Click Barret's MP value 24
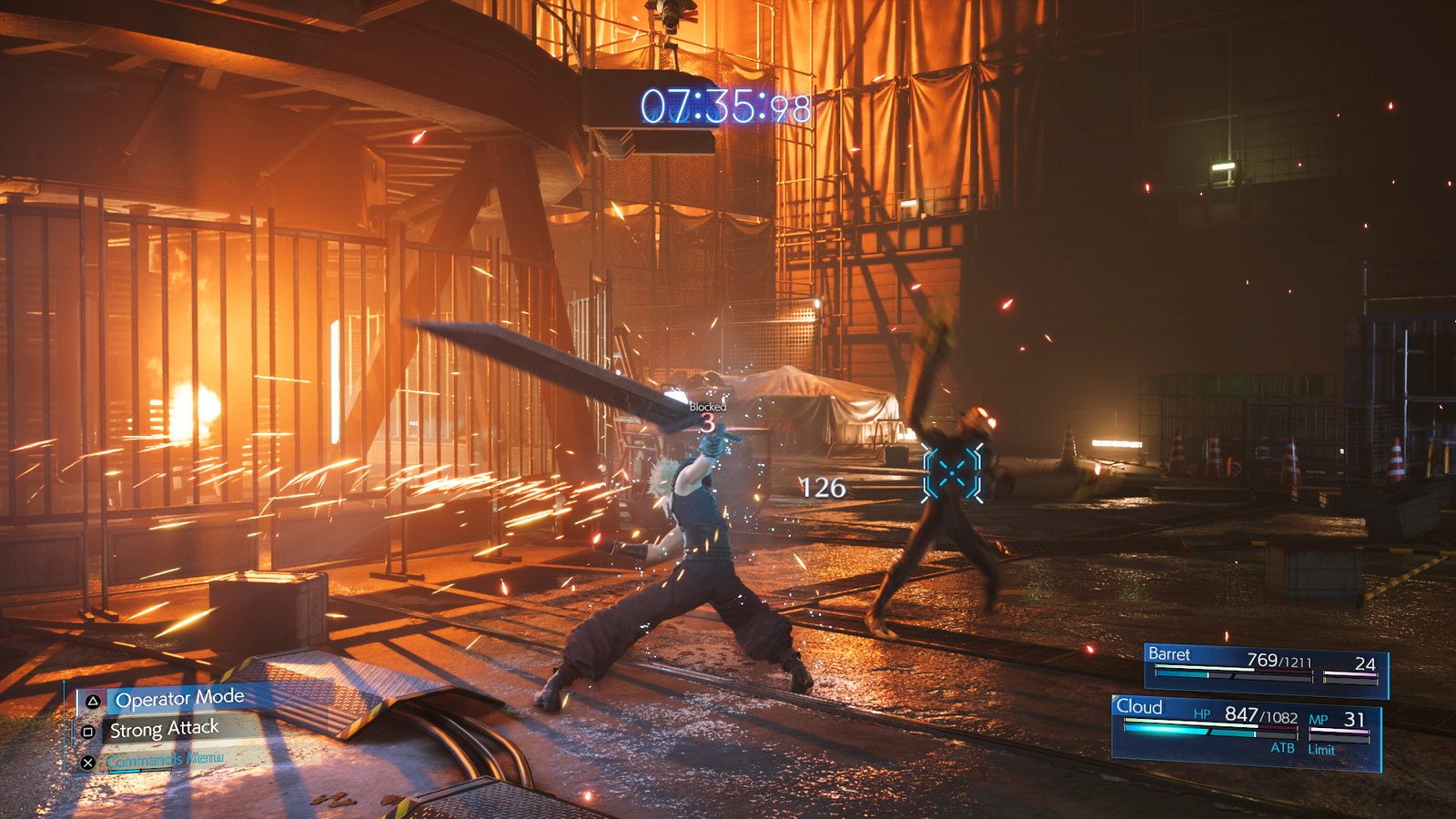This screenshot has width=1456, height=819. point(1367,664)
